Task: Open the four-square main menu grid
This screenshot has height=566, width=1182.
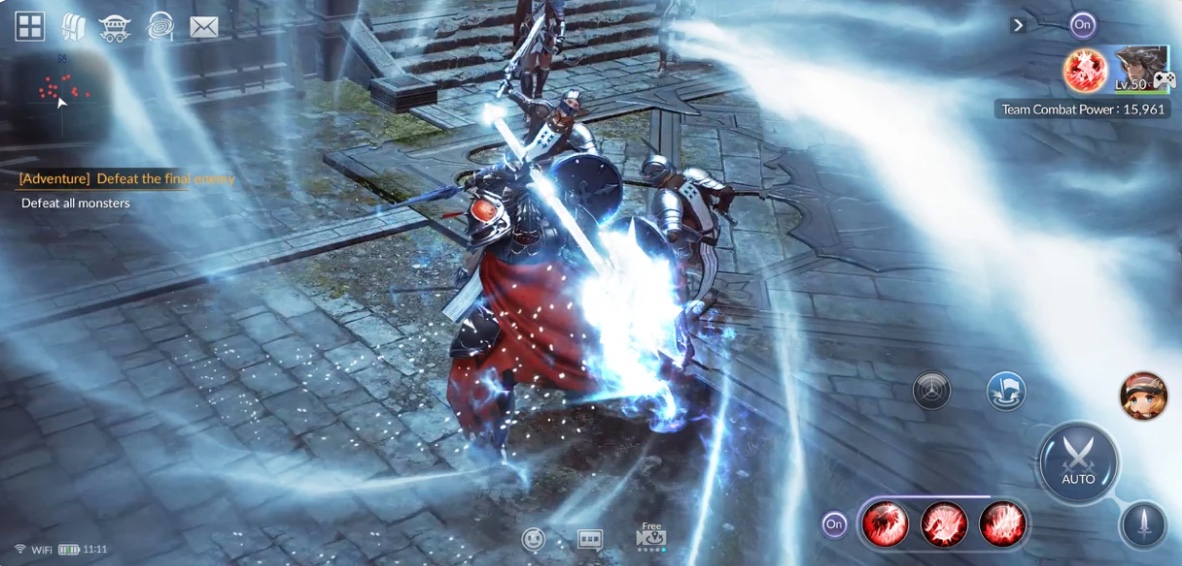Action: tap(29, 26)
